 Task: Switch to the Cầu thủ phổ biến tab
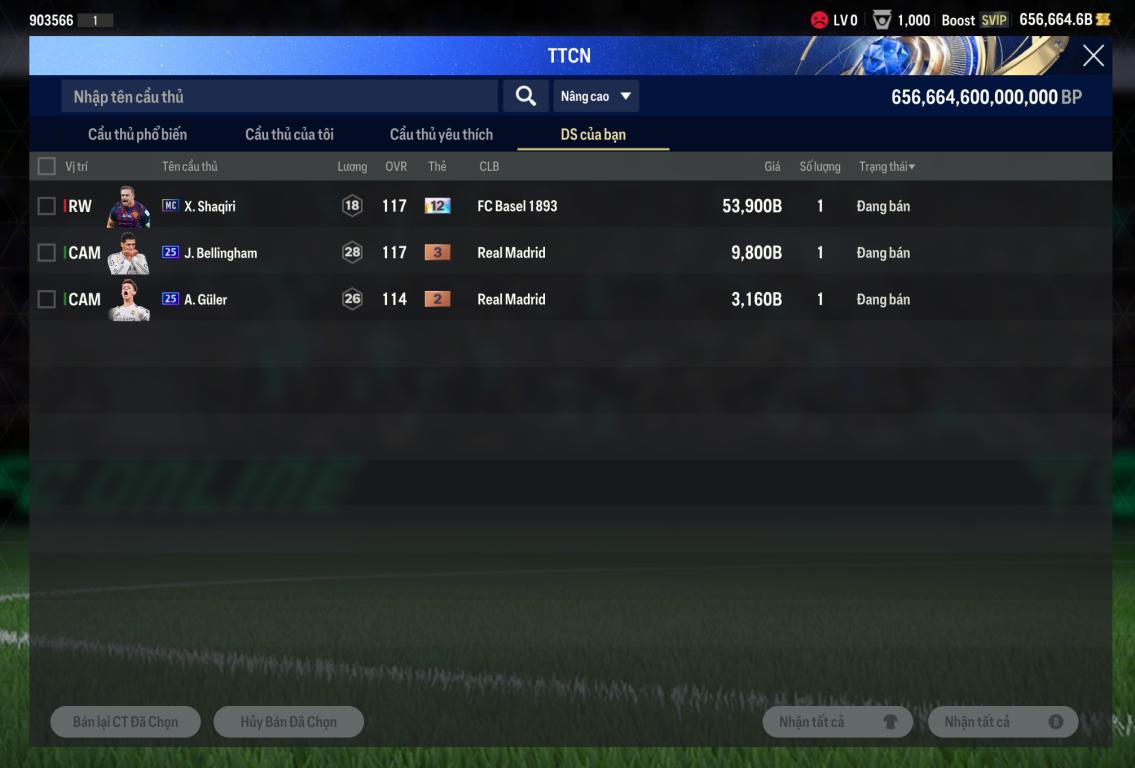tap(137, 134)
